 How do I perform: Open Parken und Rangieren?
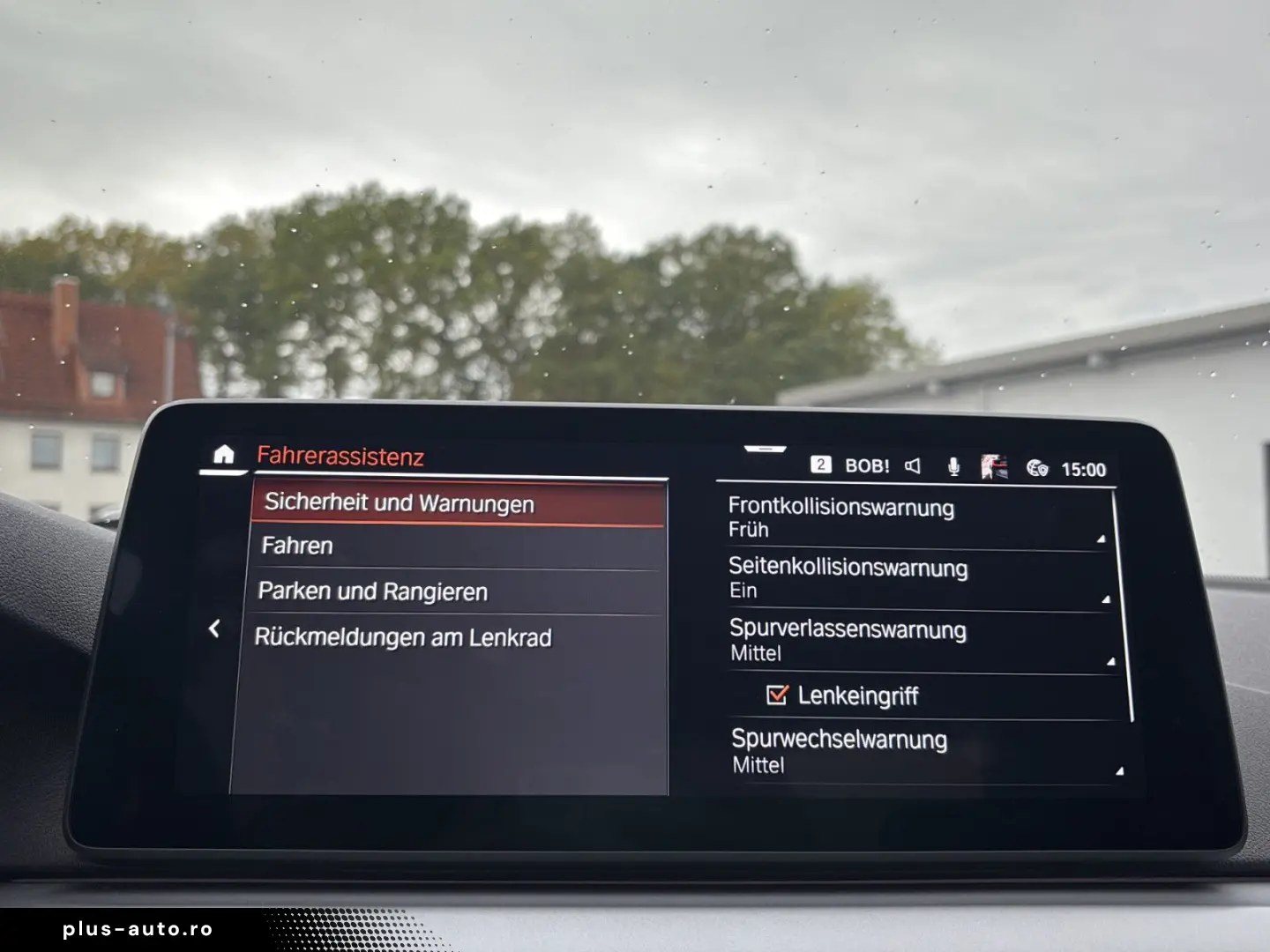click(397, 591)
